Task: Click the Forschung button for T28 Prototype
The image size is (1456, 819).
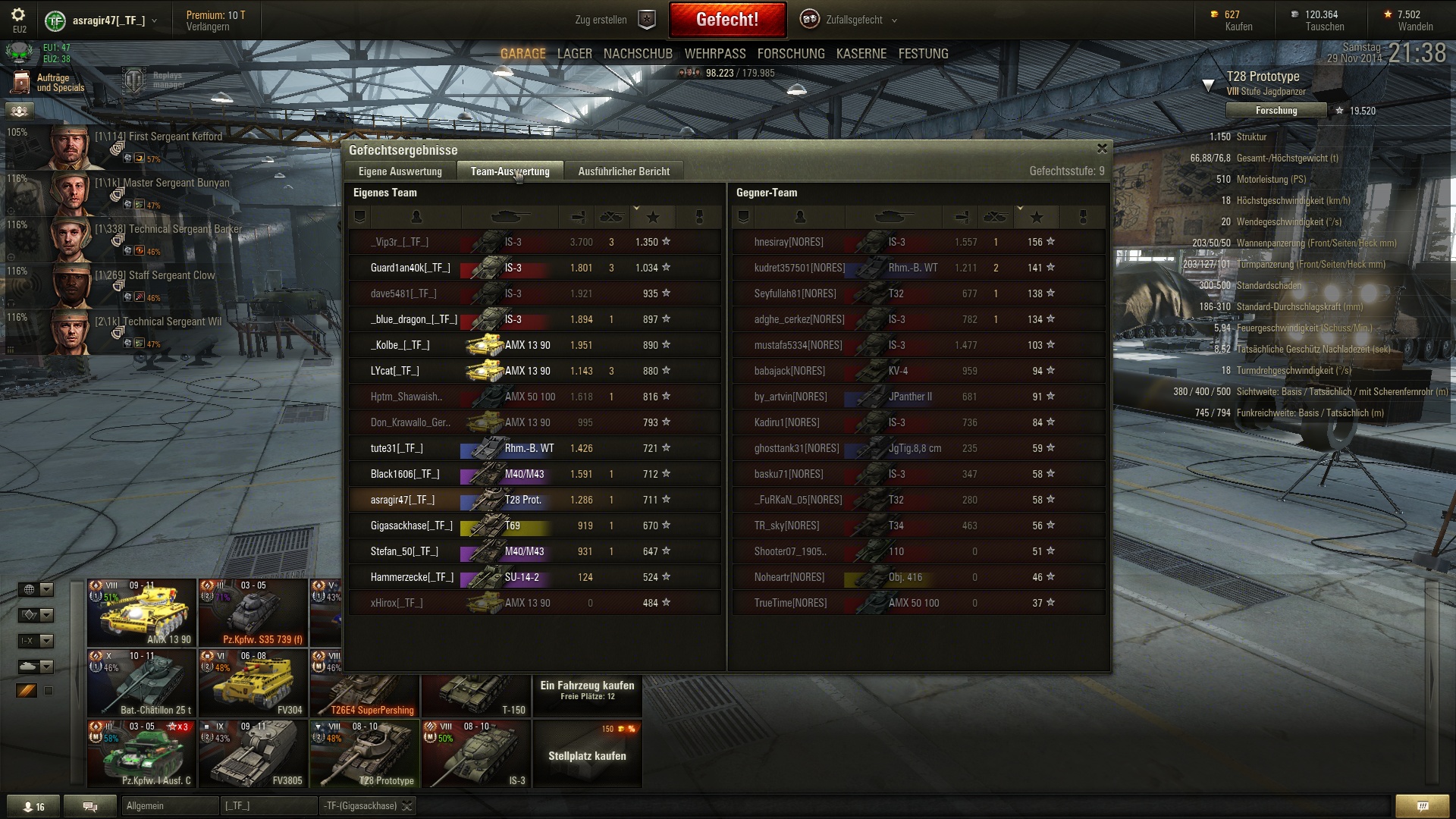Action: [x=1276, y=111]
